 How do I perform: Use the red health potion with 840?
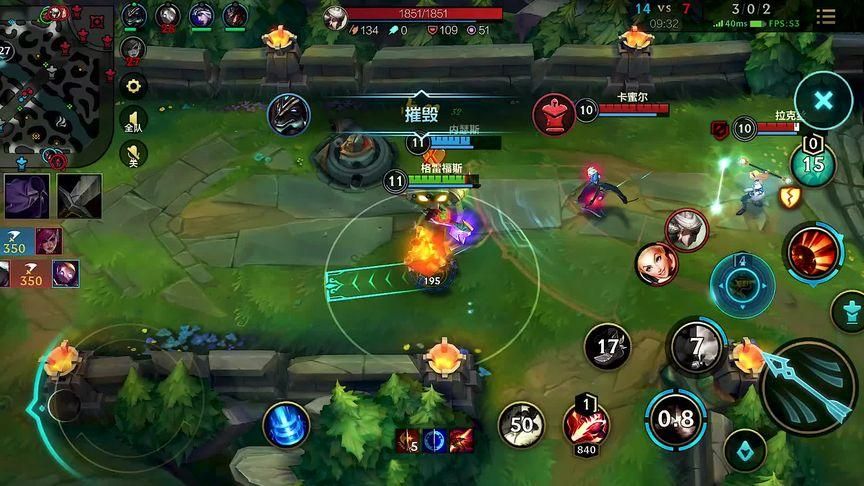click(586, 423)
